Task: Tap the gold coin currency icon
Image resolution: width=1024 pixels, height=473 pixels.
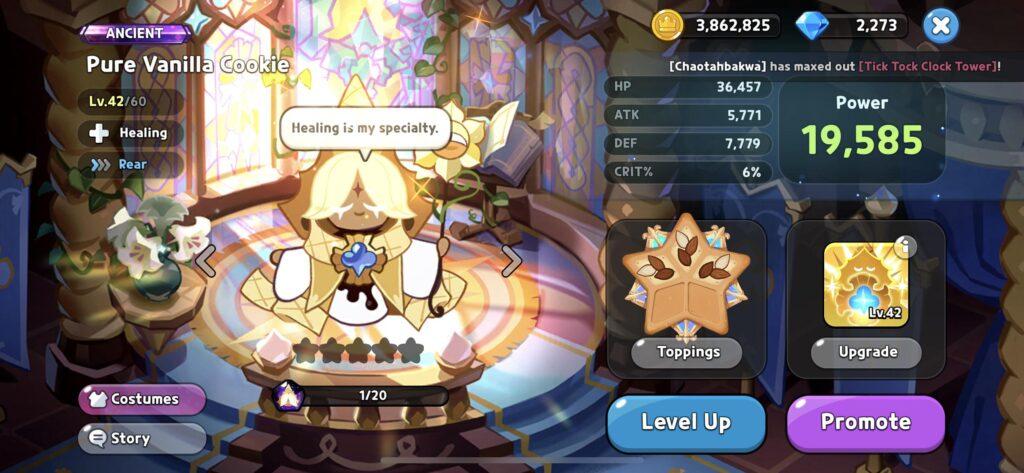Action: coord(667,25)
